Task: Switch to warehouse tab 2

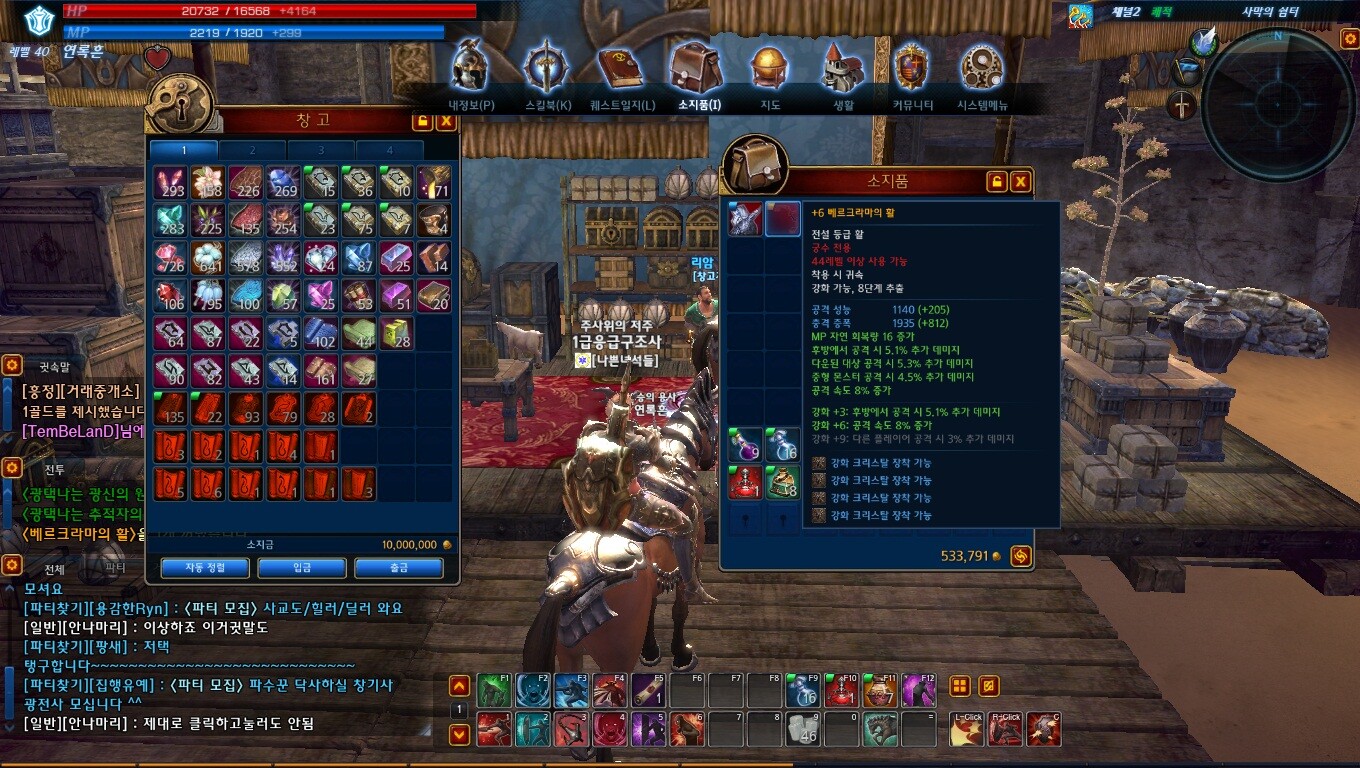Action: tap(252, 150)
